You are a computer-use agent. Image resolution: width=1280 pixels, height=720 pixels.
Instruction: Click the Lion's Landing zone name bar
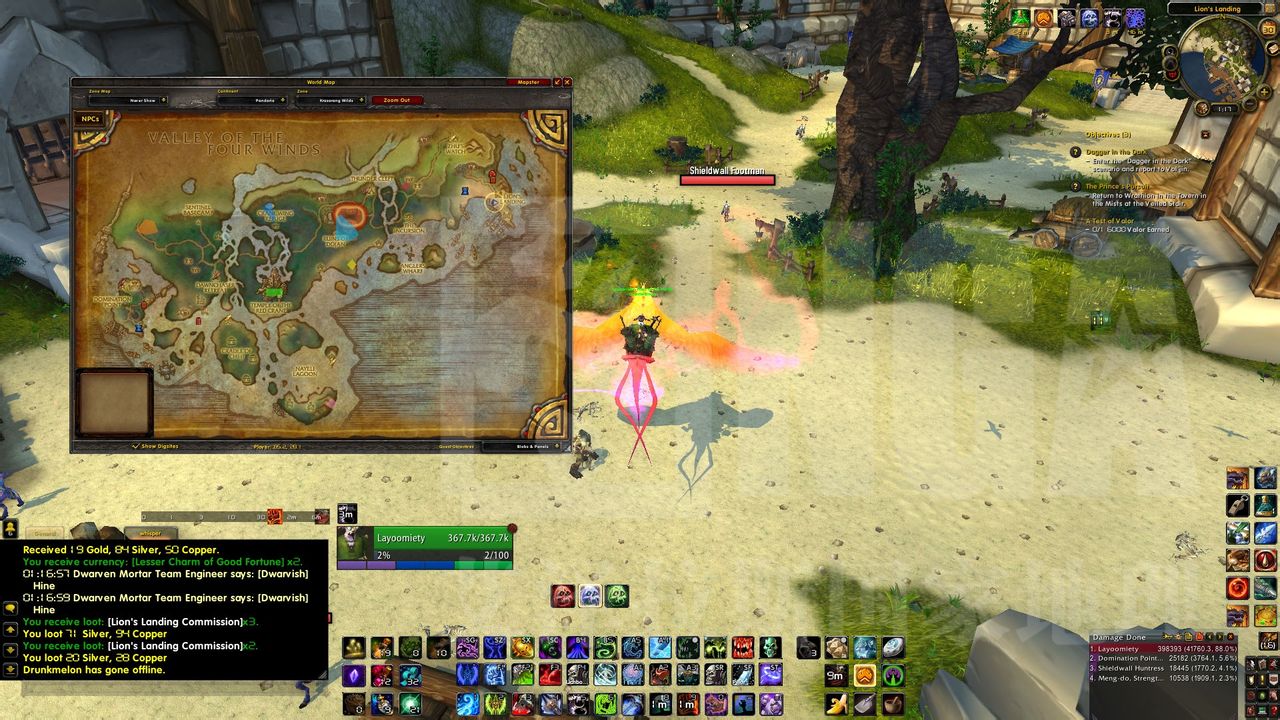coord(1217,9)
